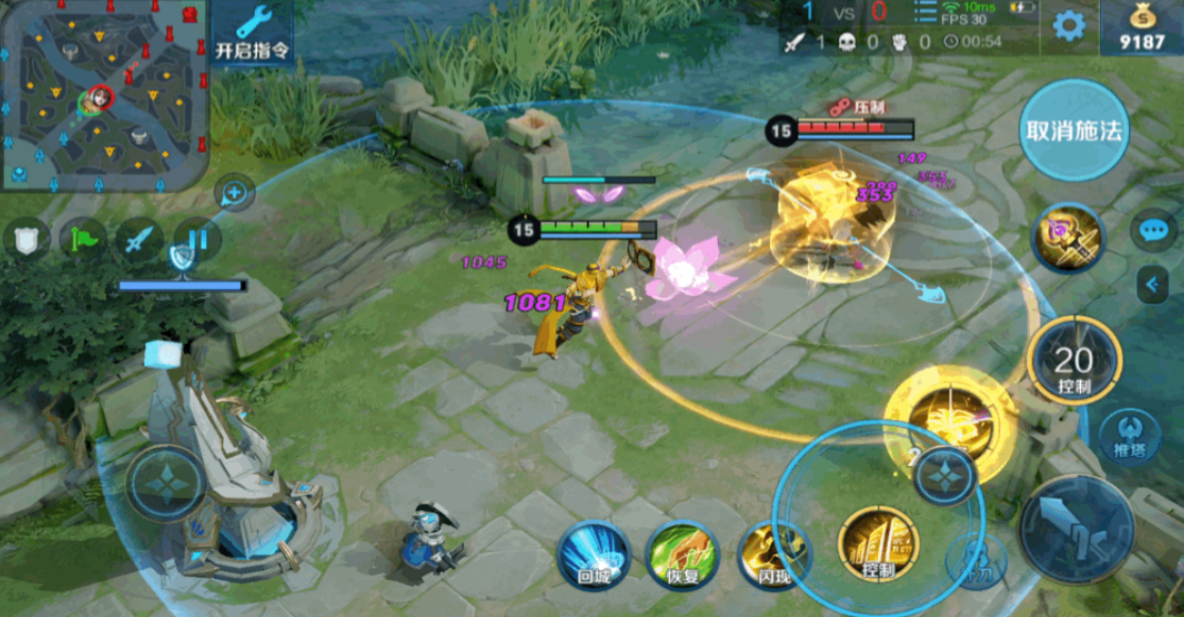Open the gear settings menu
Screen dimensions: 1184x617
tap(1068, 26)
